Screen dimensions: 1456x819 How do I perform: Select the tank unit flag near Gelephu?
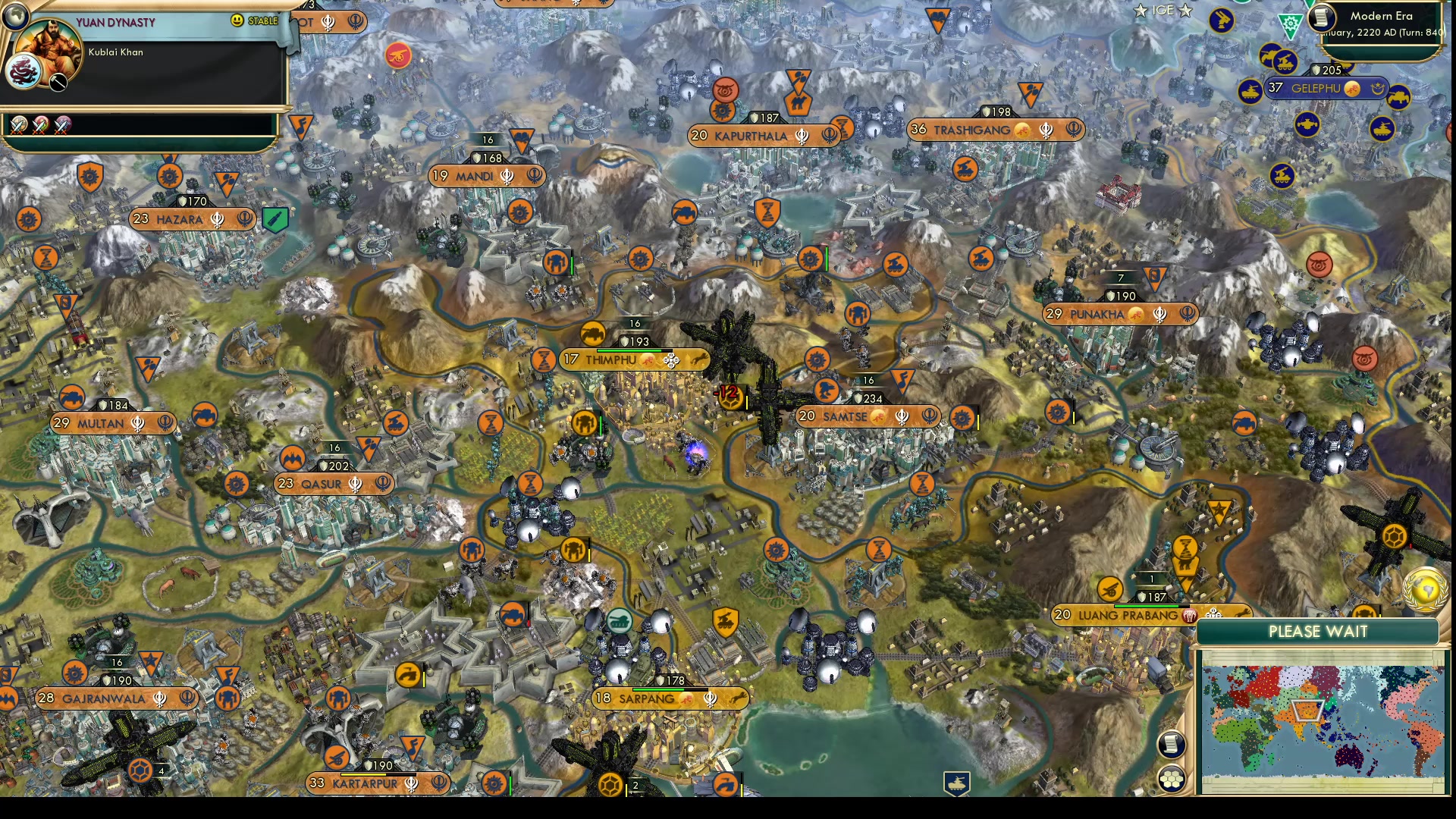(1250, 91)
